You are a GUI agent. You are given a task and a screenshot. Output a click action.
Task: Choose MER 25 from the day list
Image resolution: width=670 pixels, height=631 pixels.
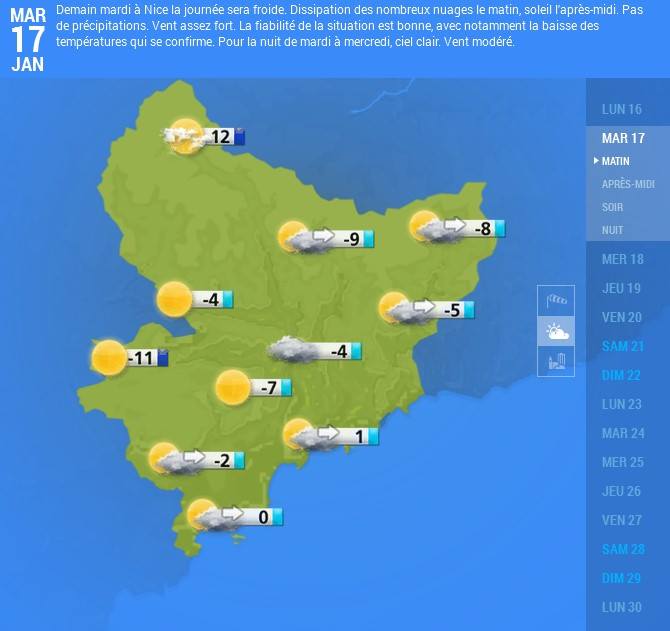(623, 462)
